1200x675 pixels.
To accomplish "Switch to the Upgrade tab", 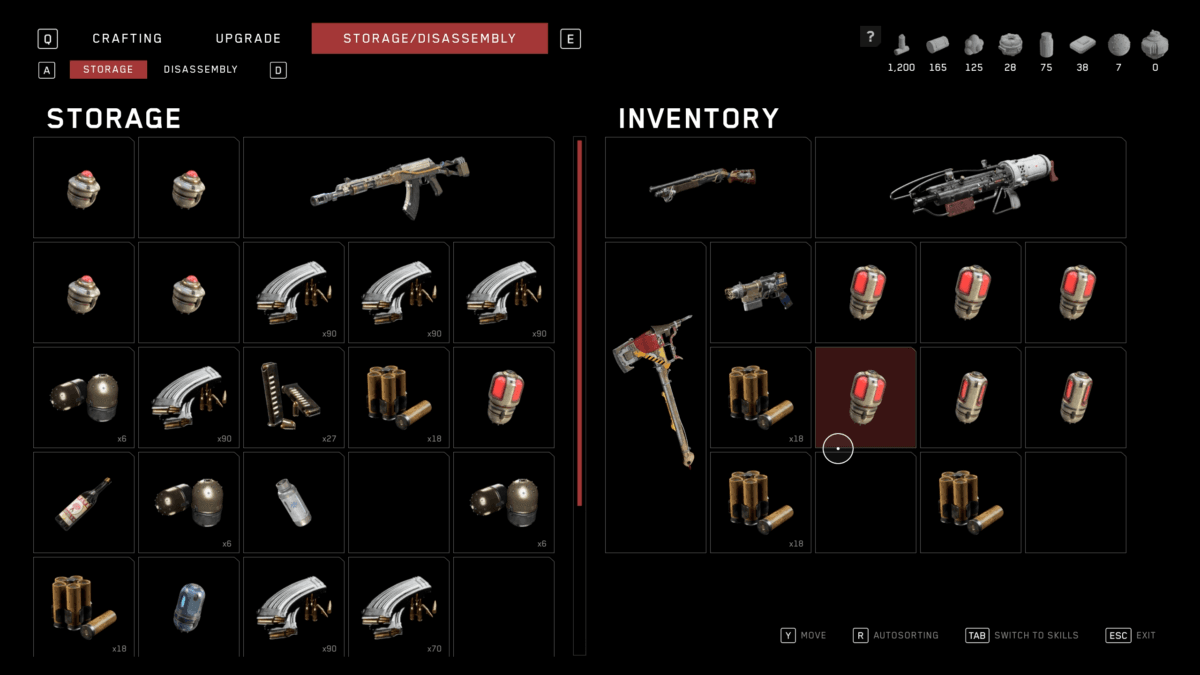I will point(248,39).
